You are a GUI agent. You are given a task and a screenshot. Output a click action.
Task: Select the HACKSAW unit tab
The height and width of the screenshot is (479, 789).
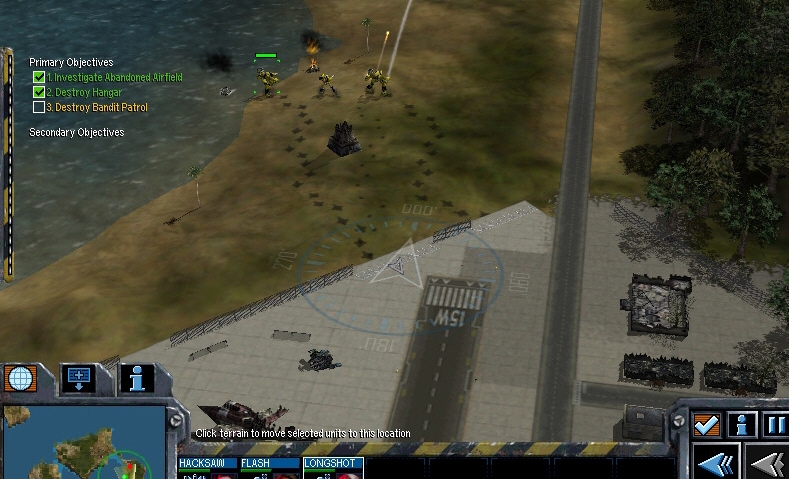coord(207,464)
